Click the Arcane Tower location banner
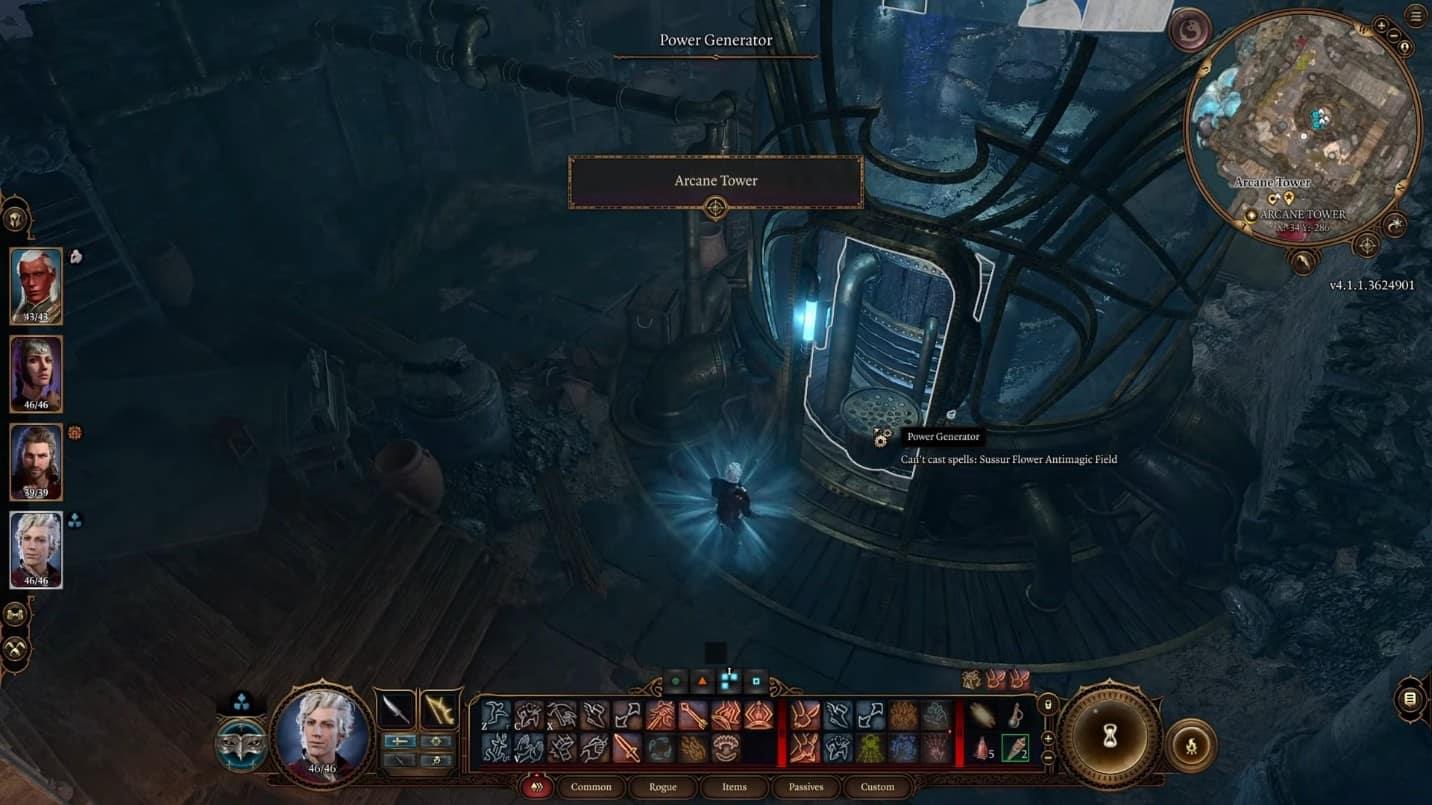1432x805 pixels. [x=715, y=182]
